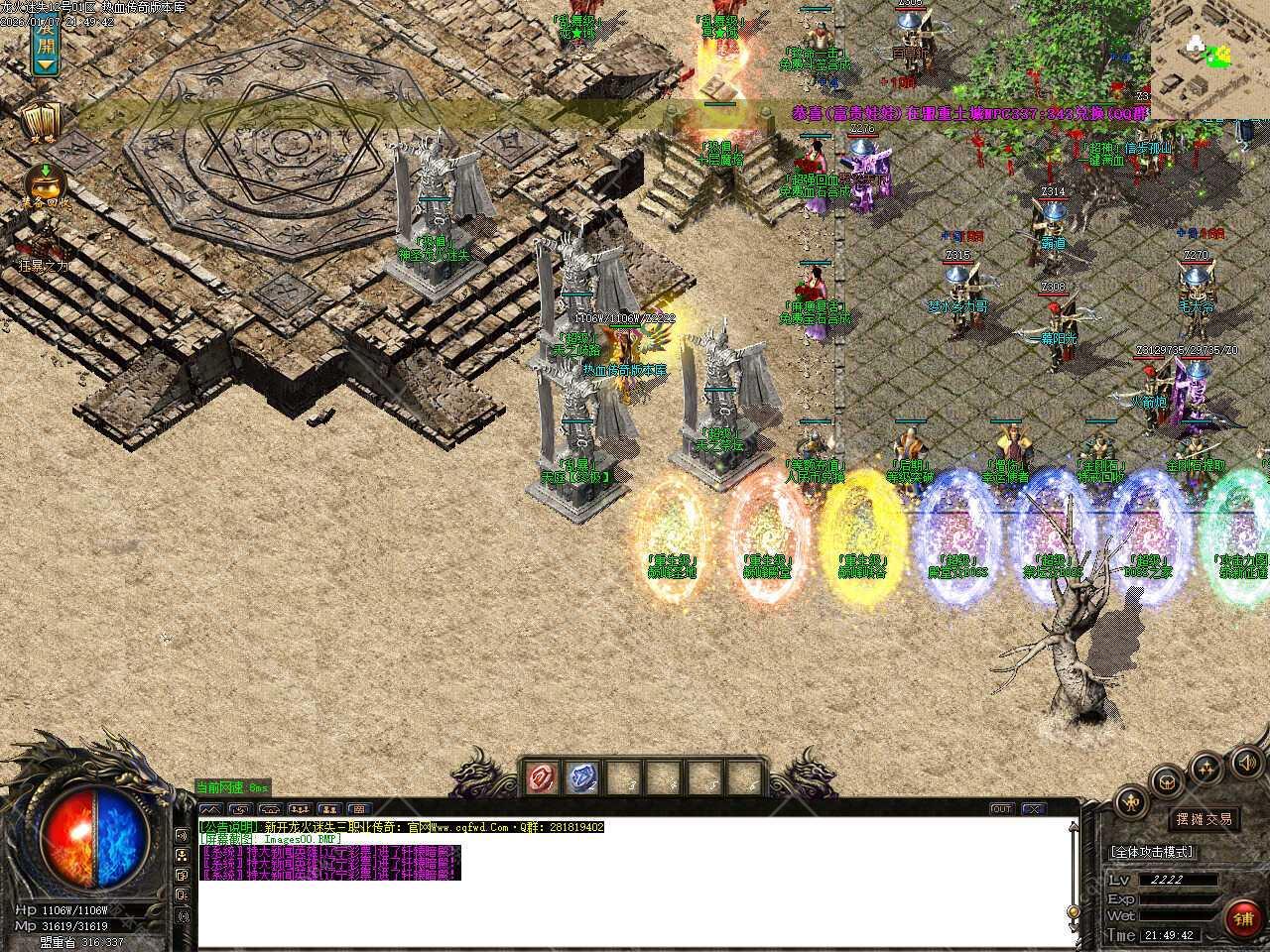The height and width of the screenshot is (952, 1270).
Task: Use the red scroll in hotbar slot 1
Action: coord(542,778)
